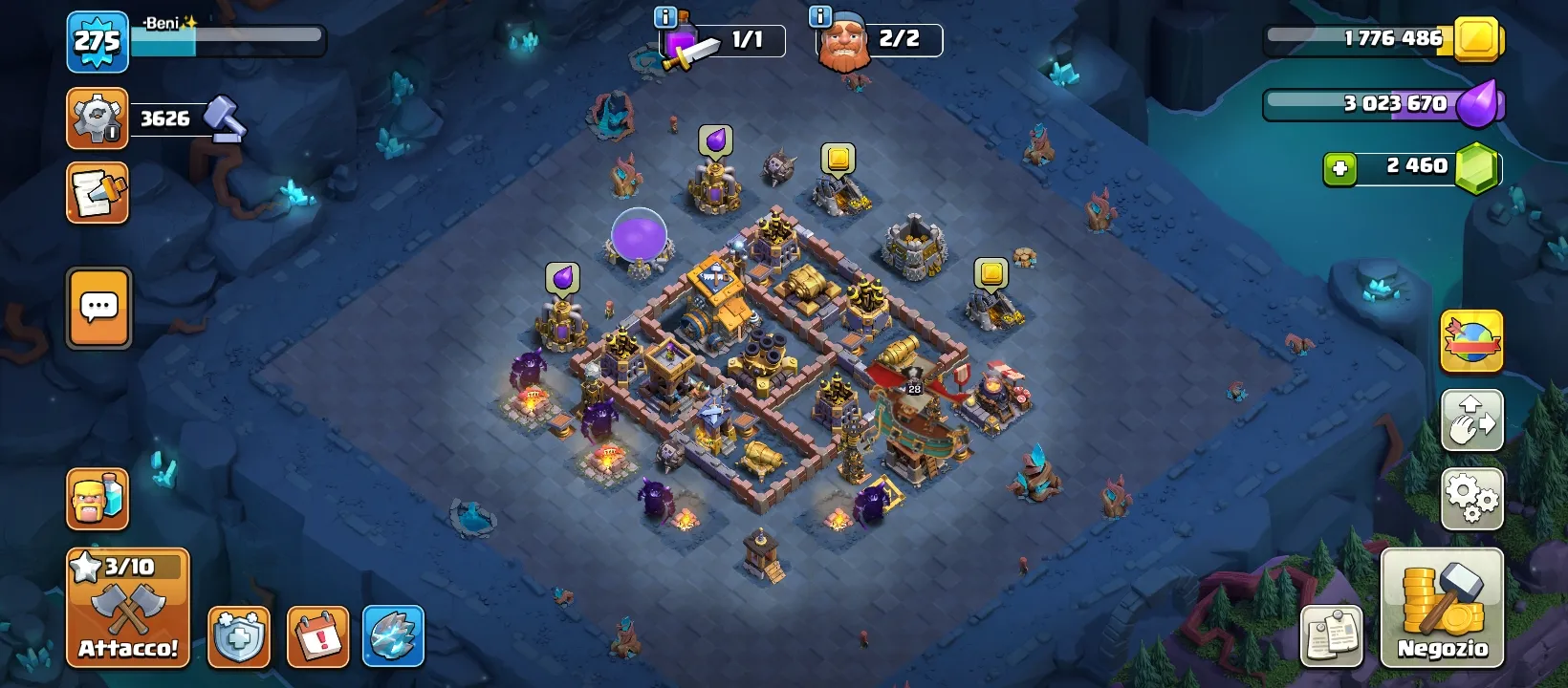This screenshot has width=1568, height=688.
Task: Open the shield guard menu icon
Action: coord(238,634)
